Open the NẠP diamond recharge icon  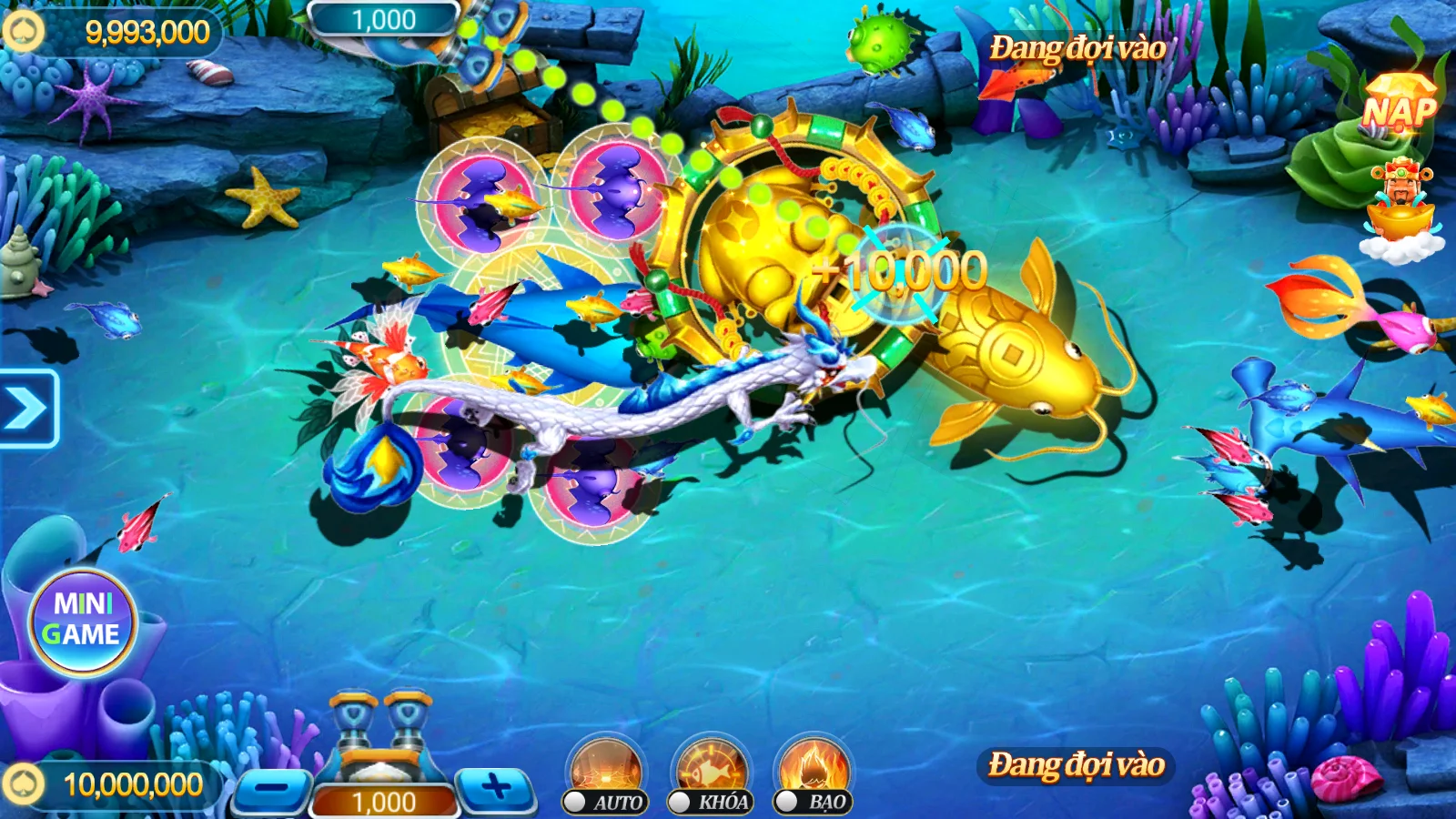point(1399,106)
